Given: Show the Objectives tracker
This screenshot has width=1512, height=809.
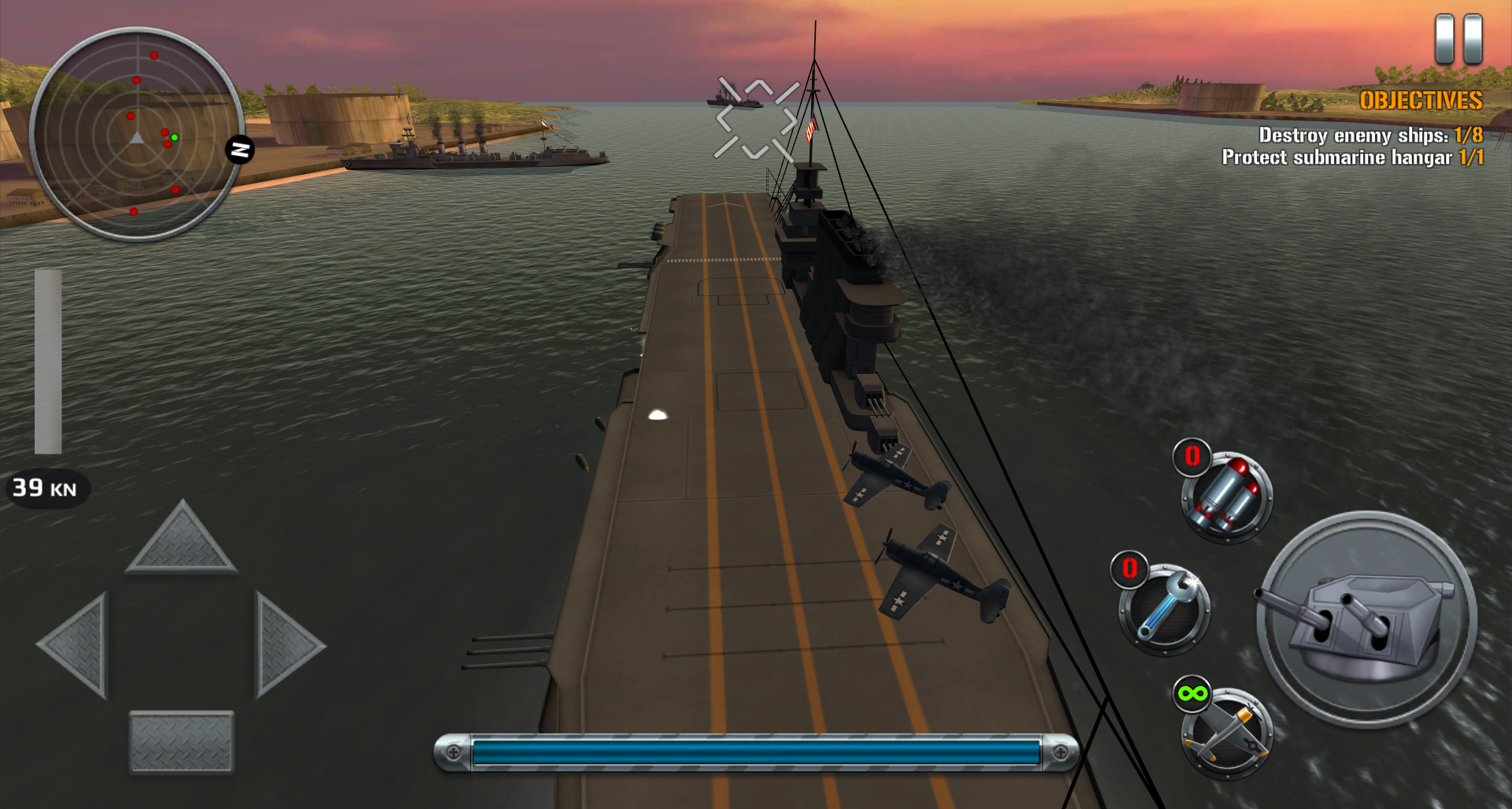Looking at the screenshot, I should (1420, 101).
